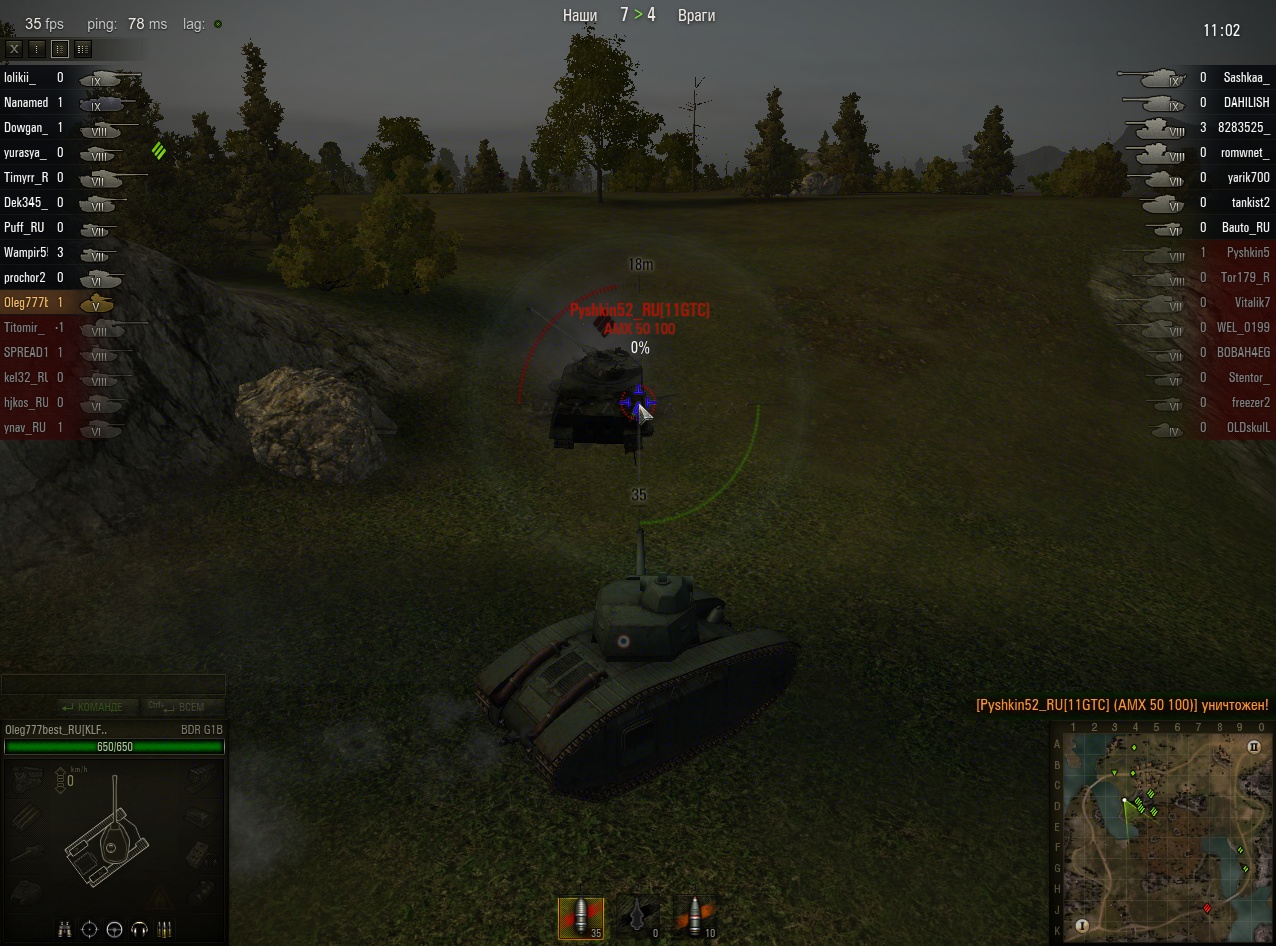The image size is (1276, 946).
Task: Hide the team list with the X button
Action: click(14, 48)
